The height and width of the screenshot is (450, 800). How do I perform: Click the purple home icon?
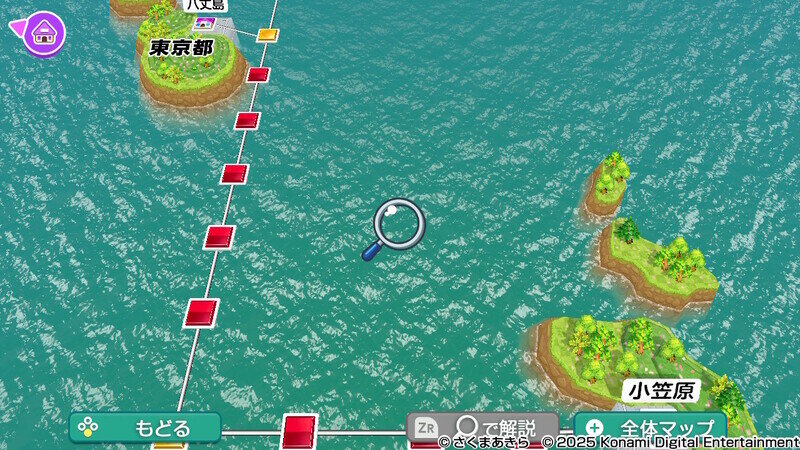(44, 32)
